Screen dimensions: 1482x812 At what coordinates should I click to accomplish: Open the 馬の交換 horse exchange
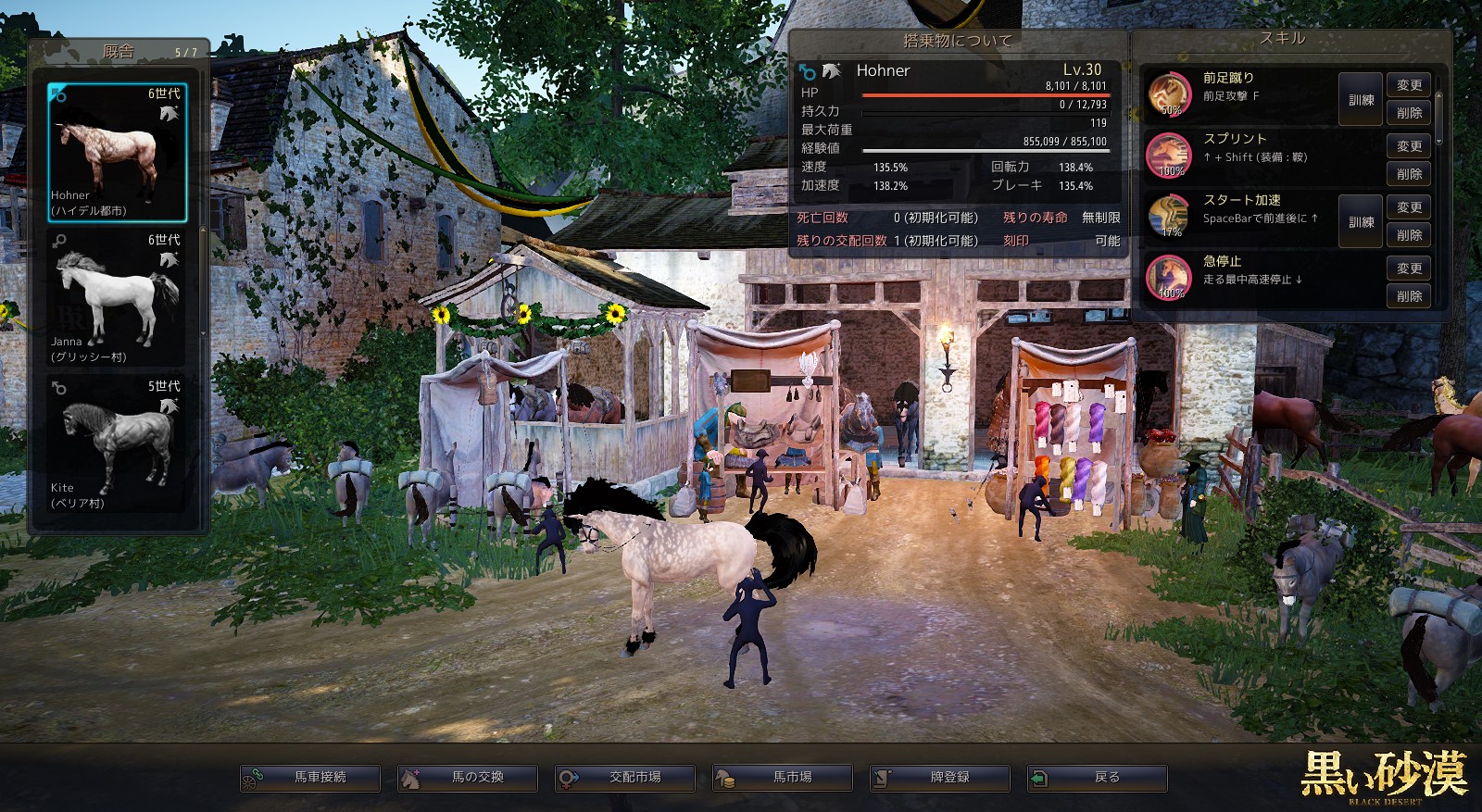[x=468, y=778]
